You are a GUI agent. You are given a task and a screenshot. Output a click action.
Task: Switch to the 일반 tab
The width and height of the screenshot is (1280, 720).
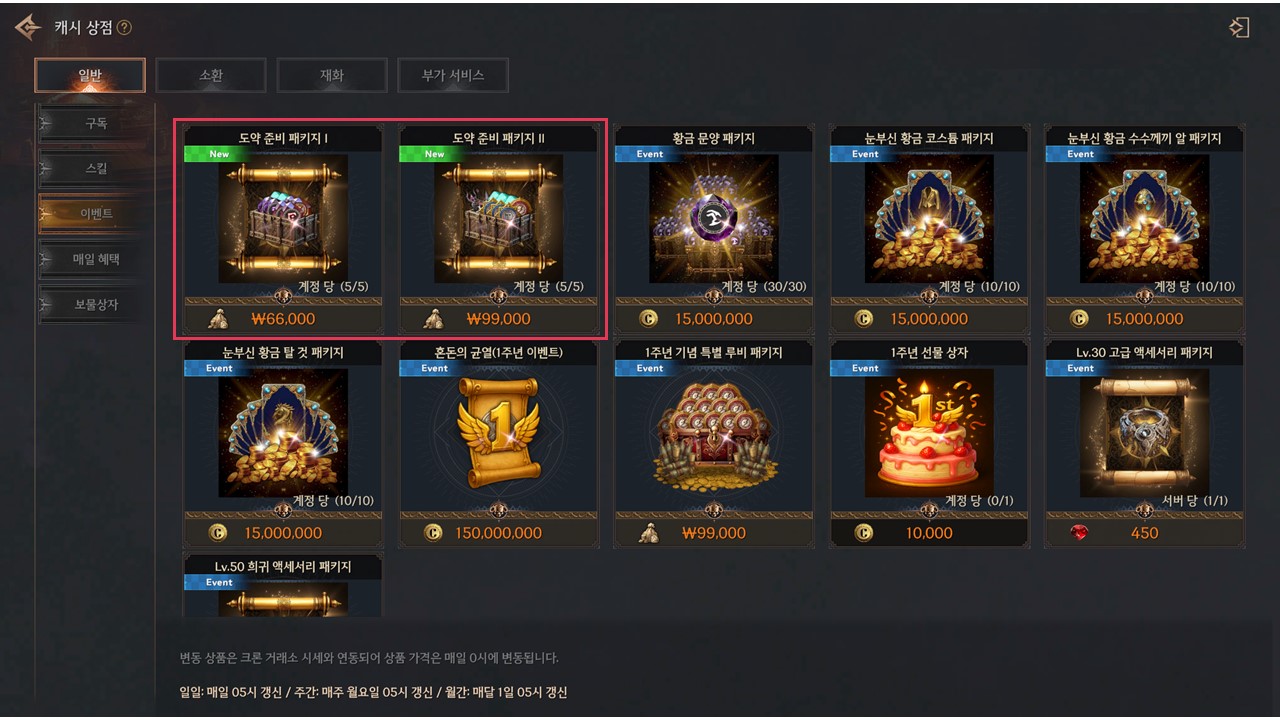tap(90, 75)
